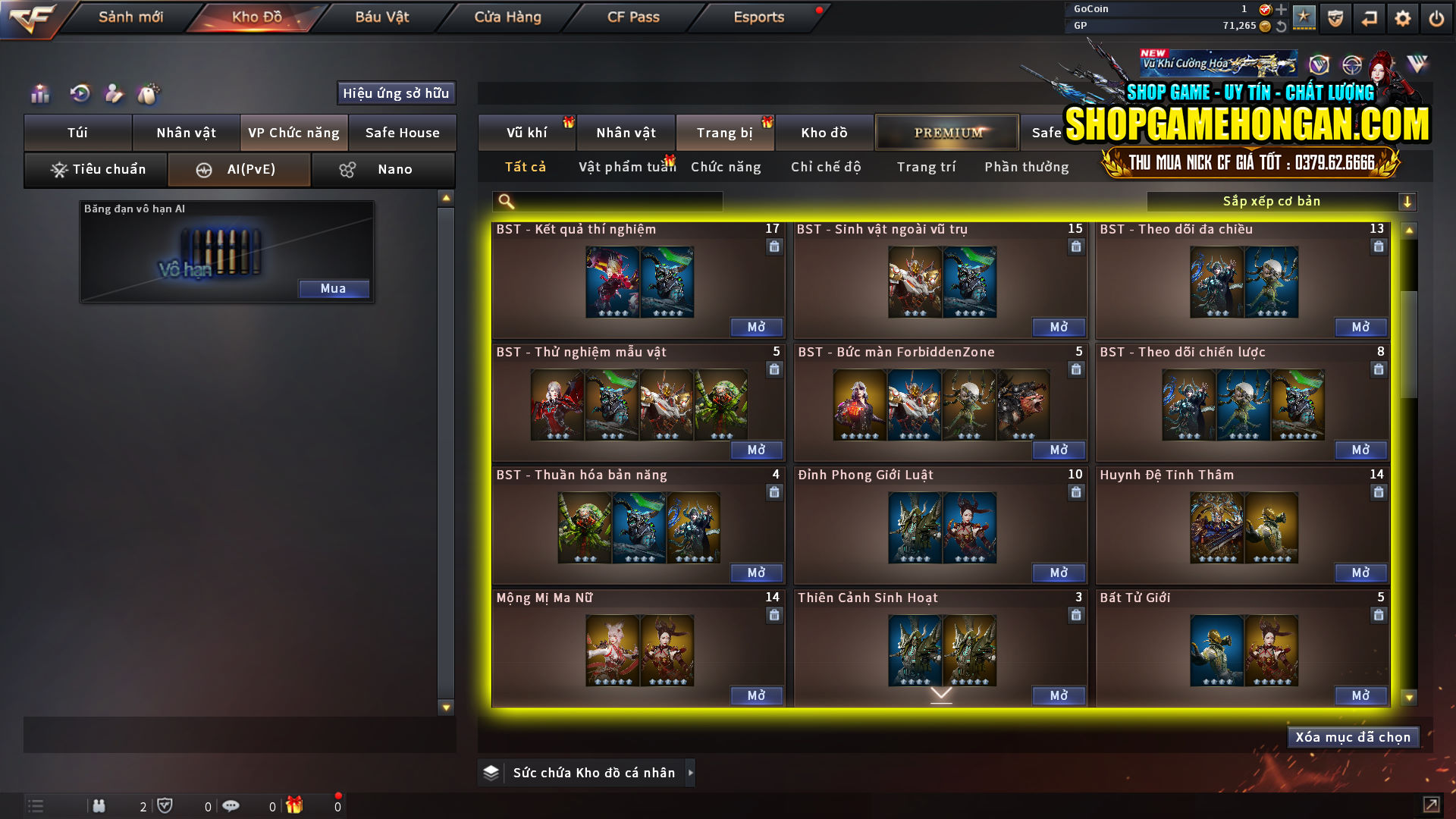Click the friends icon in bottom bar
Image resolution: width=1456 pixels, height=819 pixels.
tap(99, 805)
